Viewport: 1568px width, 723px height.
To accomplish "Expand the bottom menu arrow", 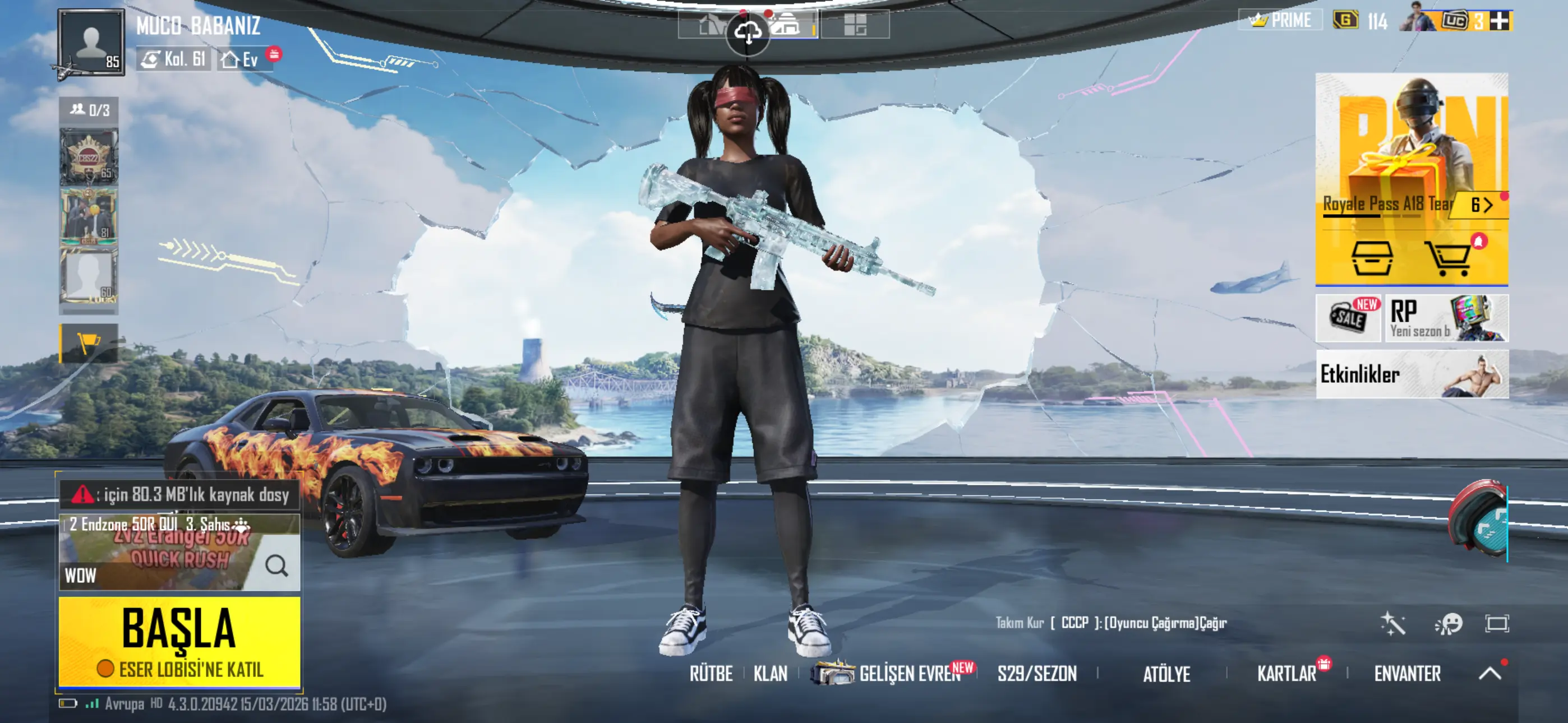I will (x=1489, y=673).
